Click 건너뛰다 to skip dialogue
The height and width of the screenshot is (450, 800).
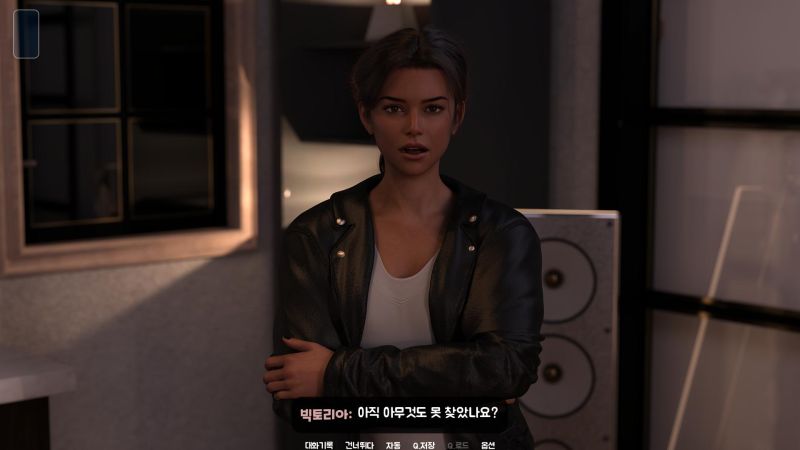[359, 444]
